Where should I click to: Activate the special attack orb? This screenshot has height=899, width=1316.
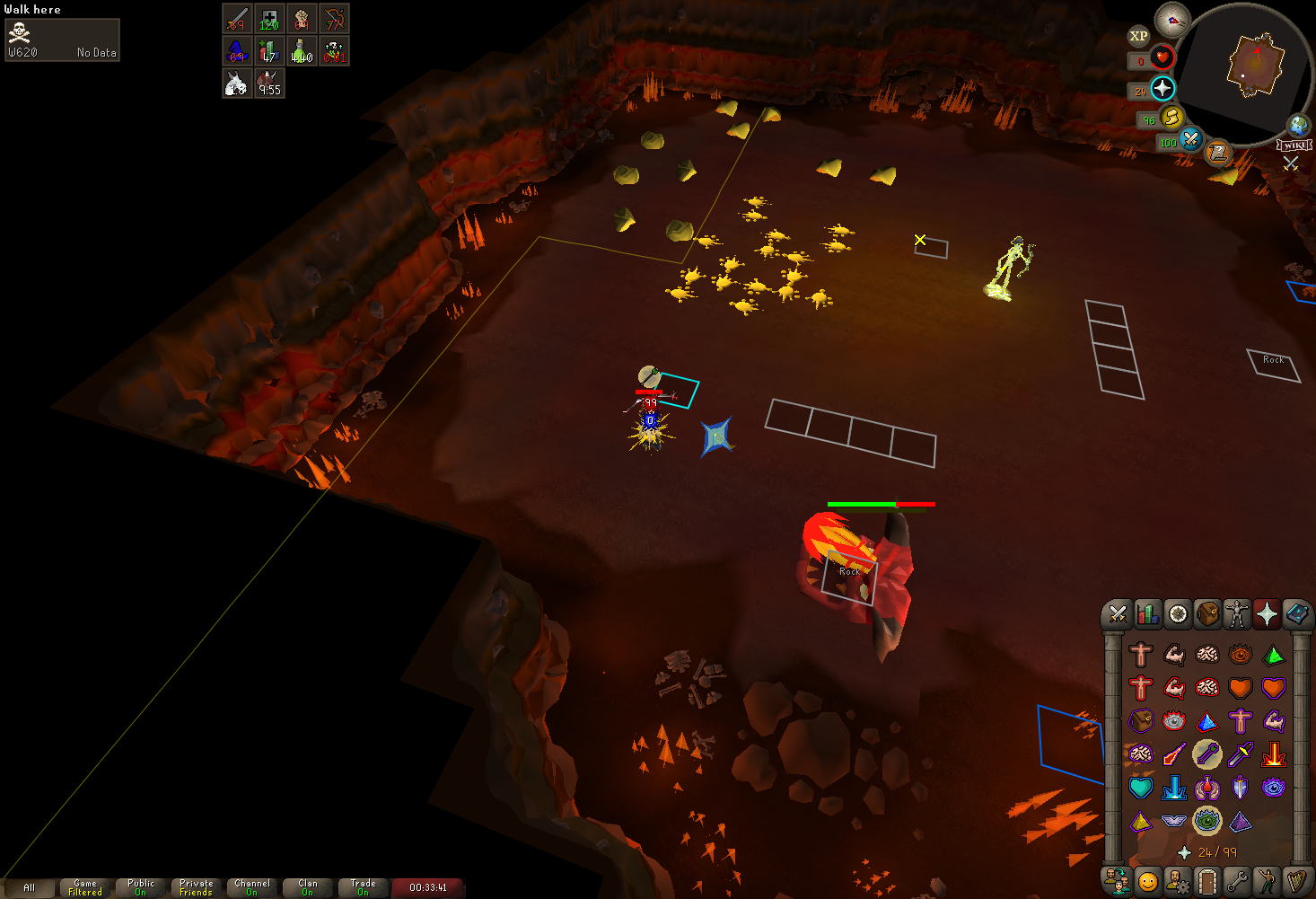pos(1190,139)
